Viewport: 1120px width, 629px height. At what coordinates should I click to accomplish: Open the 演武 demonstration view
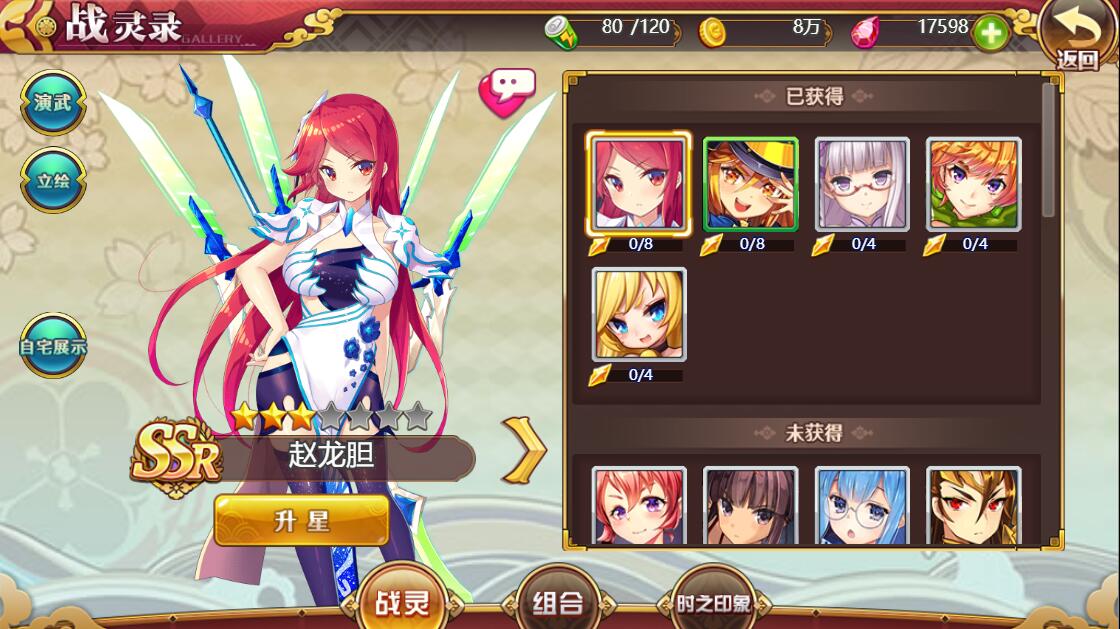click(x=52, y=103)
